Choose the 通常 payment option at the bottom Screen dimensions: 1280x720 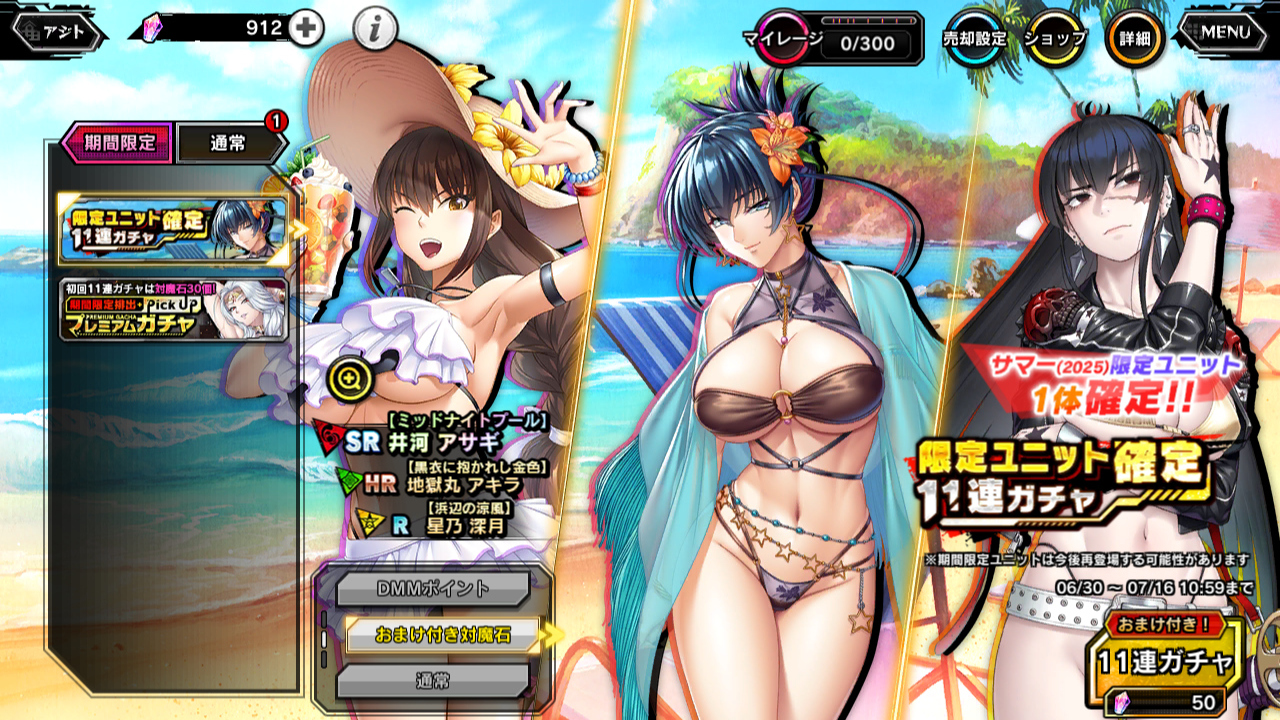(x=432, y=681)
